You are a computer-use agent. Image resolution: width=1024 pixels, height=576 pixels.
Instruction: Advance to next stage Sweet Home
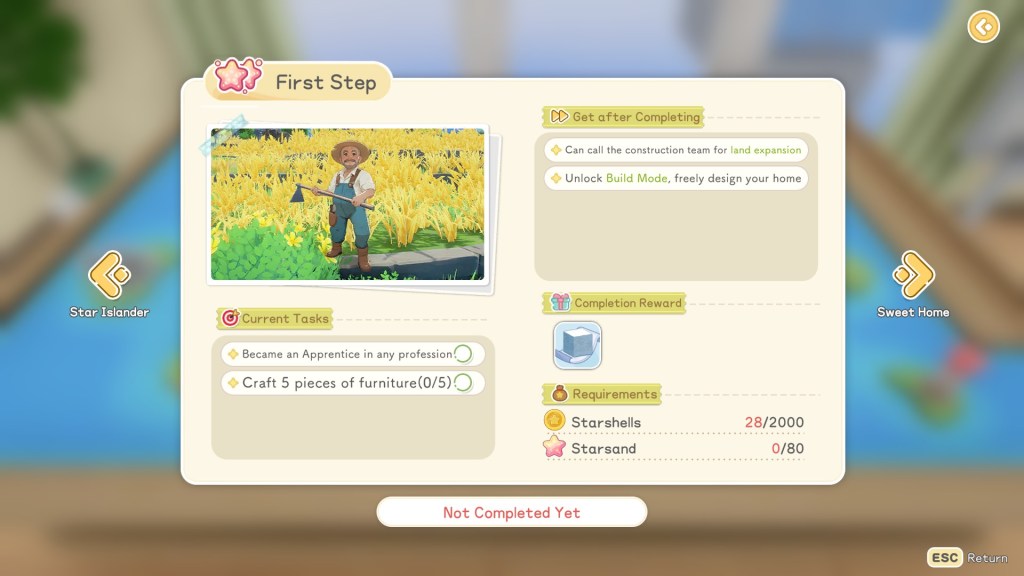[x=913, y=276]
